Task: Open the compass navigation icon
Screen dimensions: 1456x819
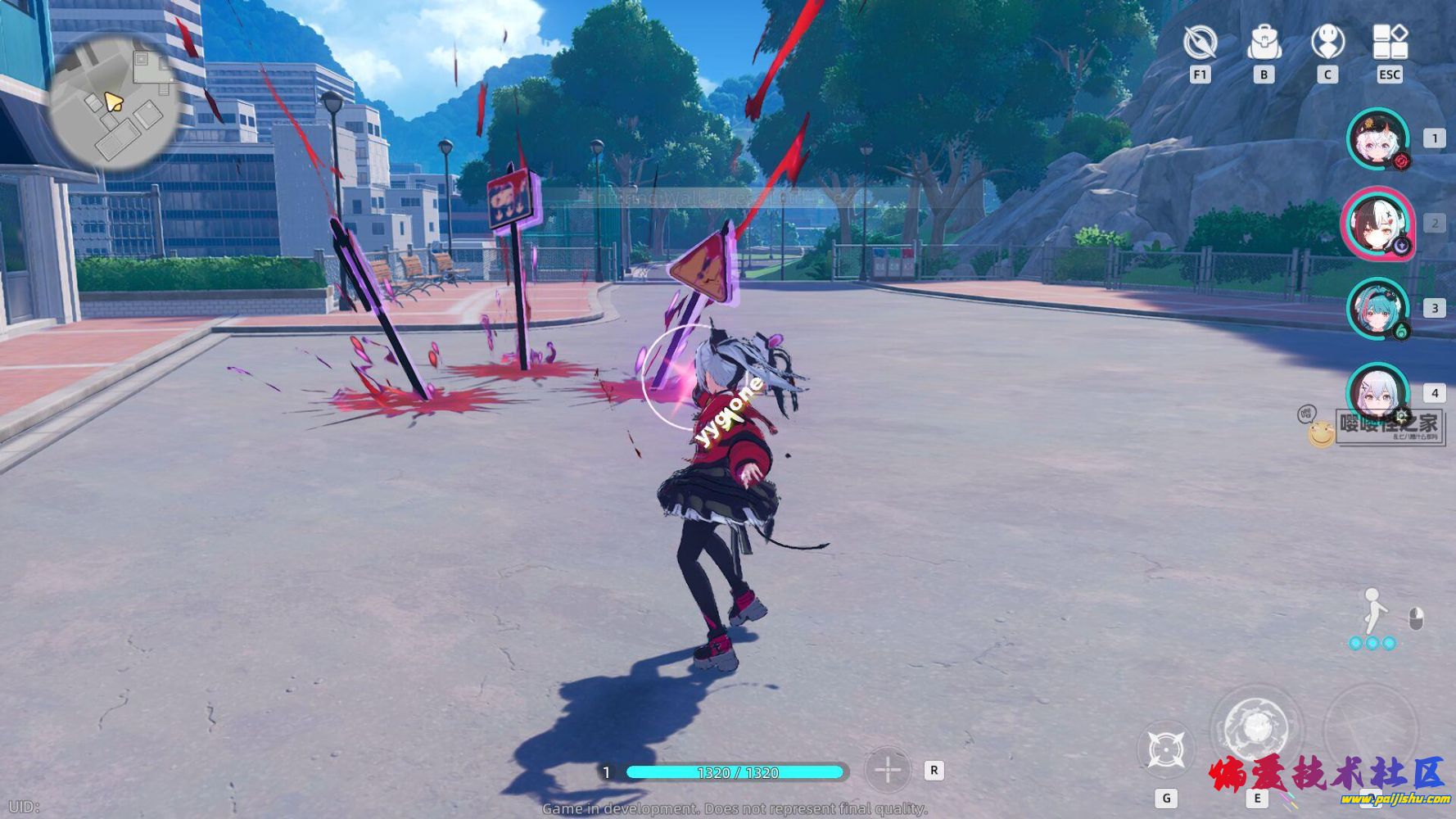Action: click(x=1200, y=42)
